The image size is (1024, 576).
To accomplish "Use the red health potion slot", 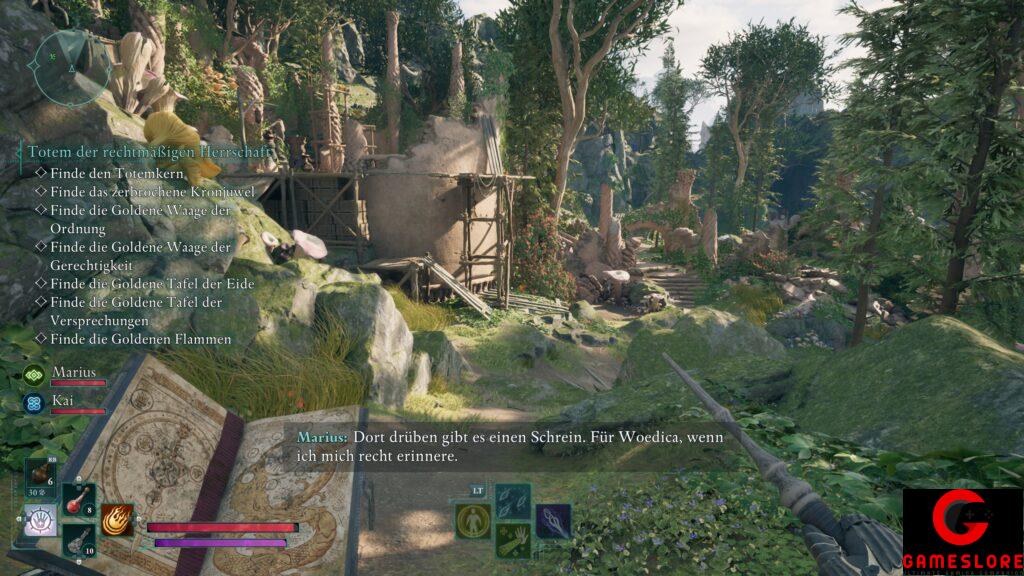I will coord(79,500).
